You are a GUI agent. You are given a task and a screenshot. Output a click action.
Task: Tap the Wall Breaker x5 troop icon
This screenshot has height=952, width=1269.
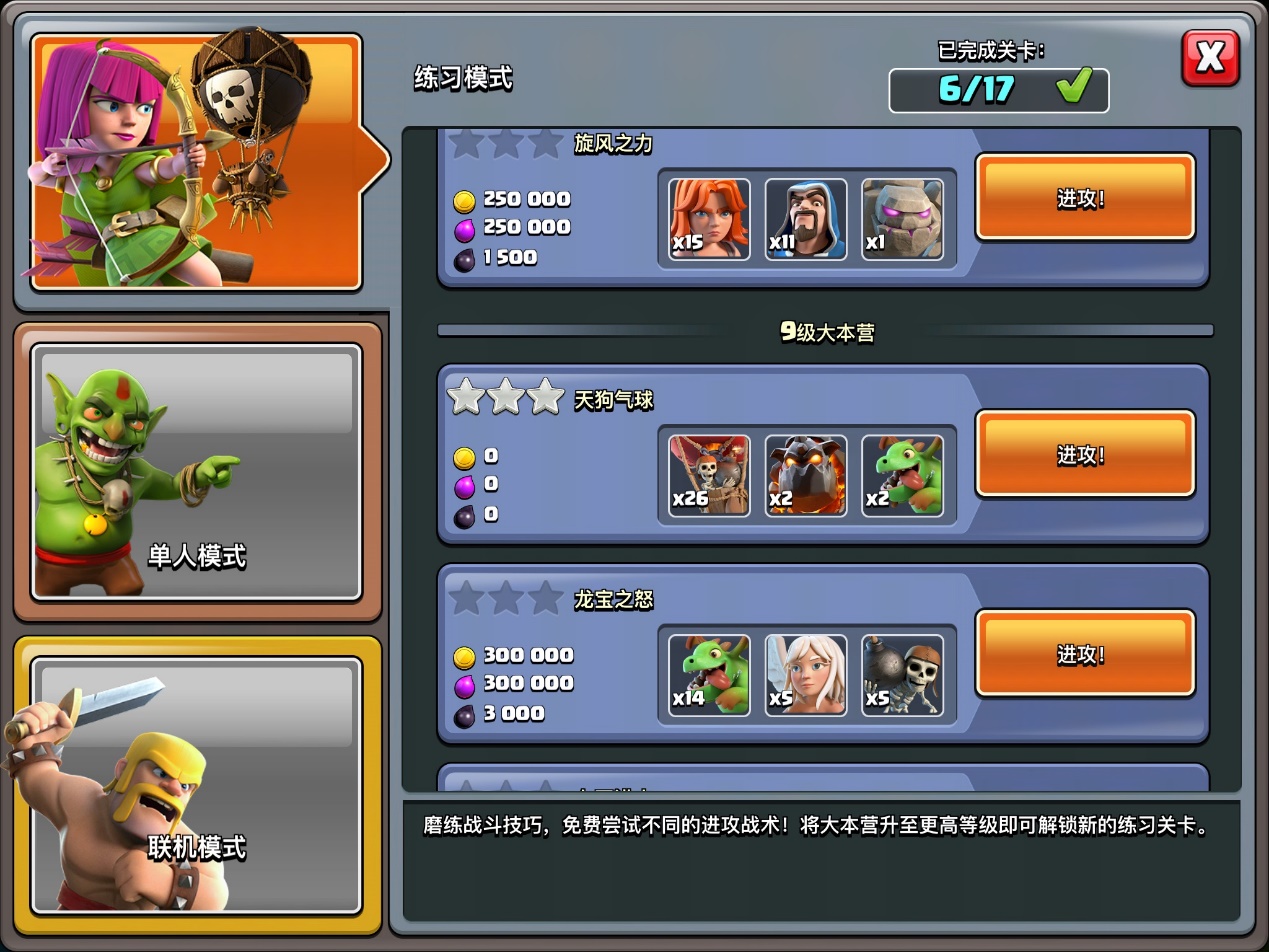point(902,675)
